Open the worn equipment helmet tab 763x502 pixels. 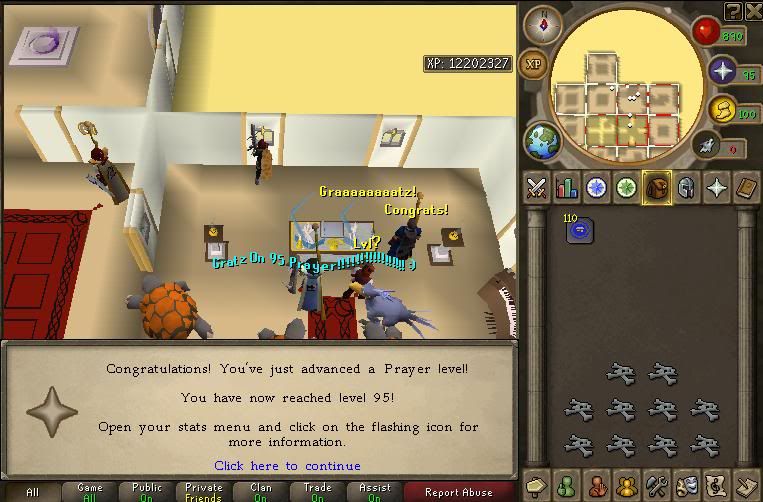[686, 187]
